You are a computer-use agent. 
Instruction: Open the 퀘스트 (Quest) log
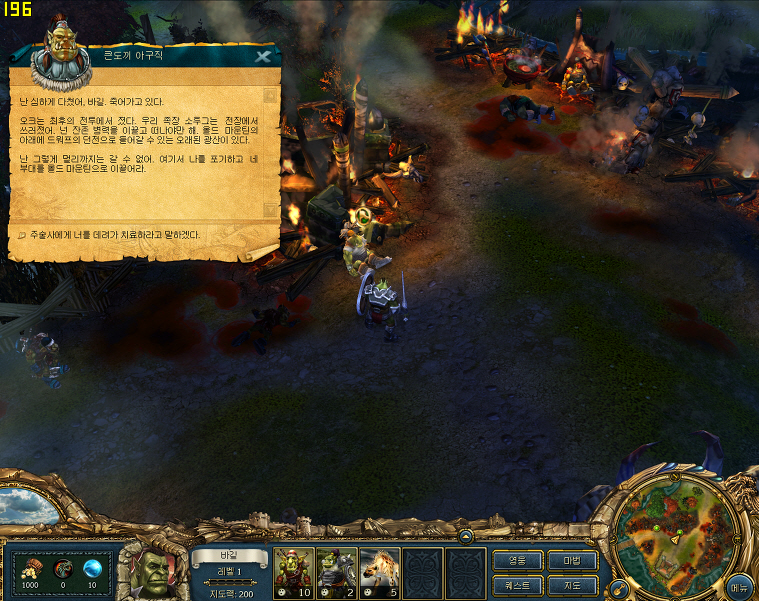coord(517,584)
